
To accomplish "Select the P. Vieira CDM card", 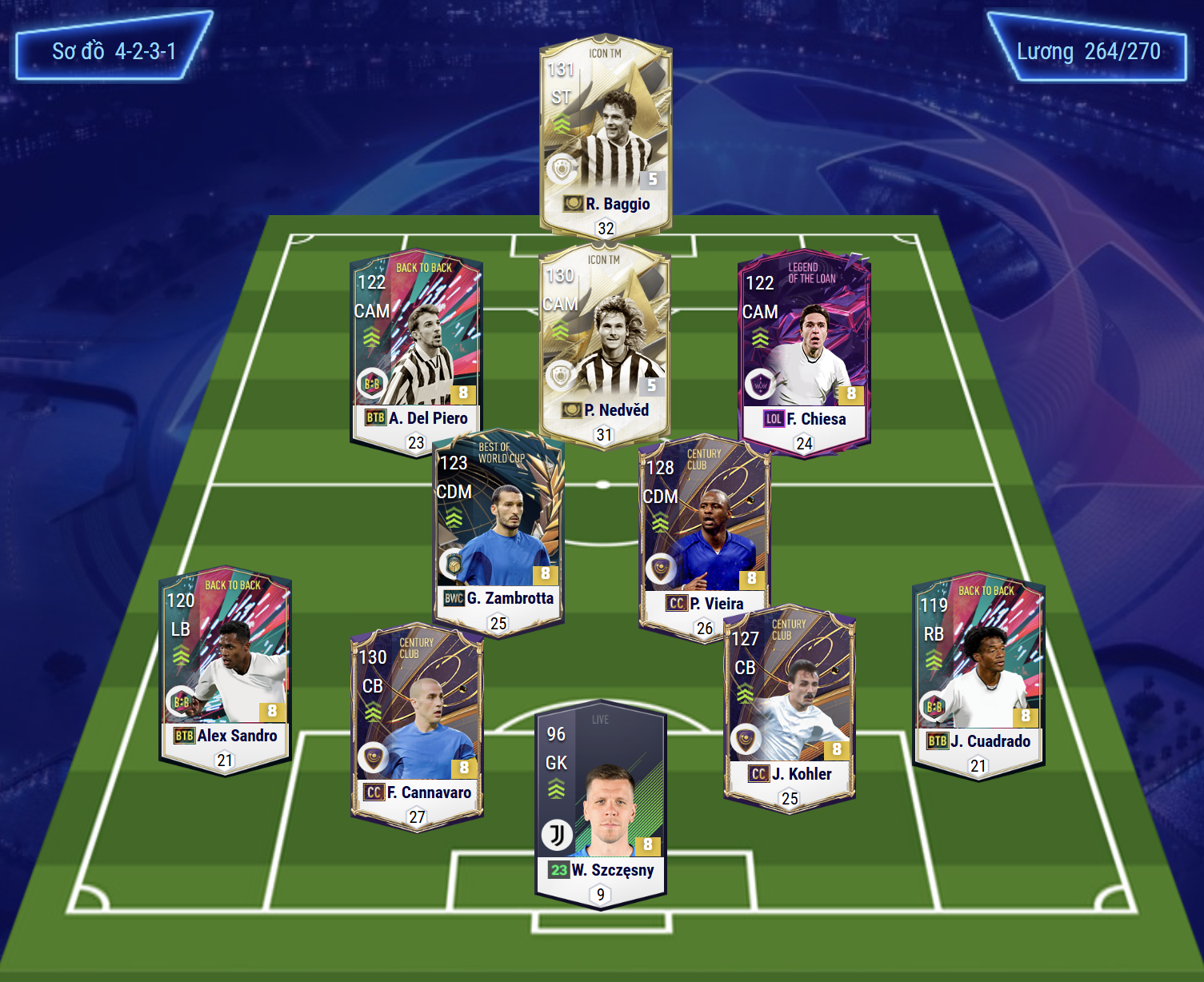I will 704,532.
